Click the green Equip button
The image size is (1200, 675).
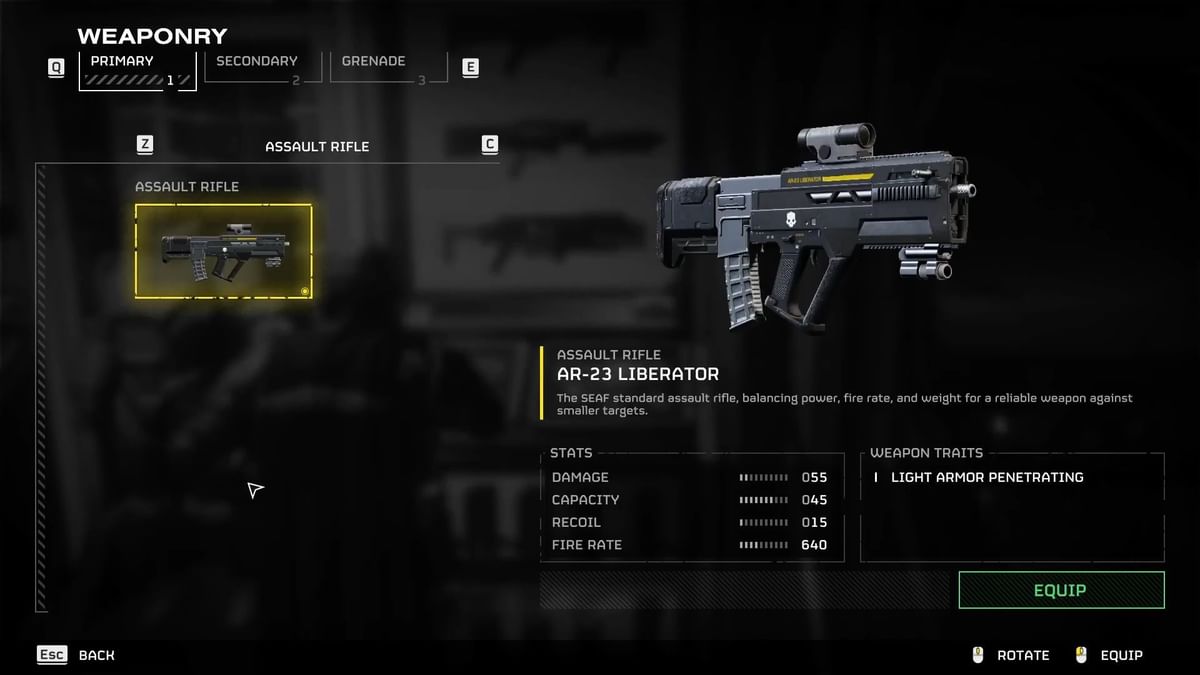pos(1061,590)
